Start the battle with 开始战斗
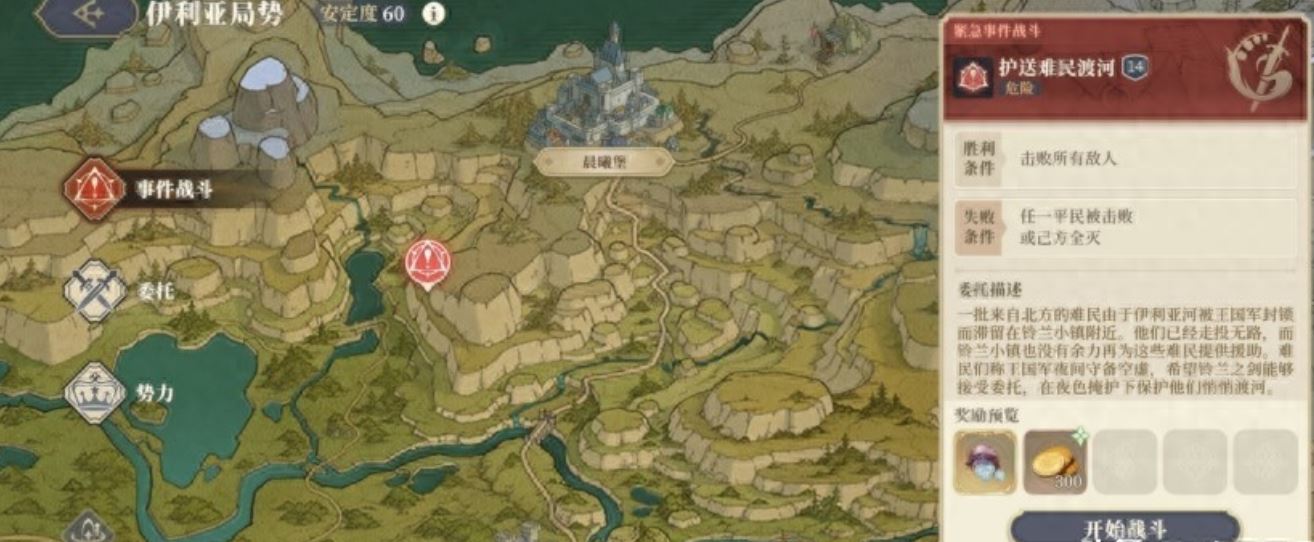Viewport: 1314px width, 542px height. [x=1124, y=527]
